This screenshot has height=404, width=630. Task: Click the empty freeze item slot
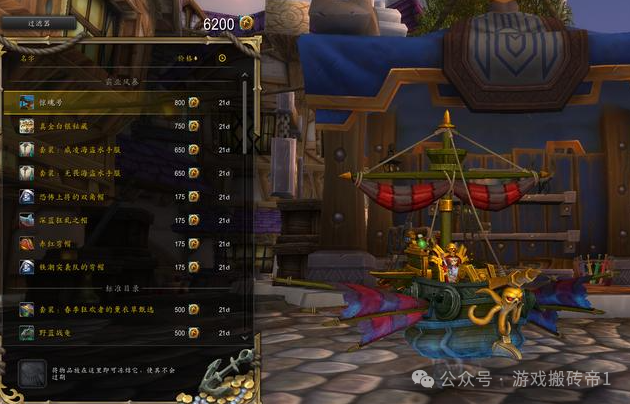31,374
